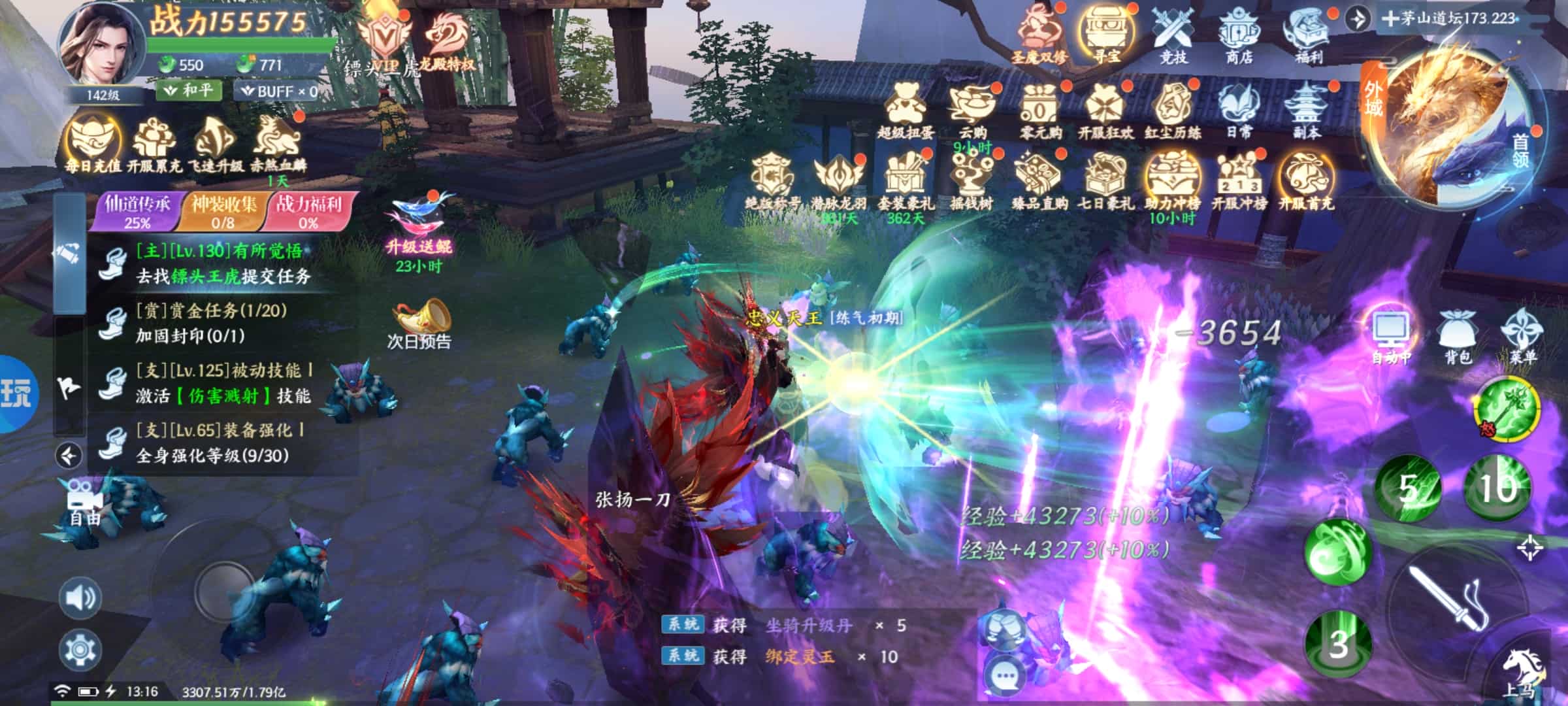
Task: Open the 日常 daily activities icon
Action: pos(1239,111)
